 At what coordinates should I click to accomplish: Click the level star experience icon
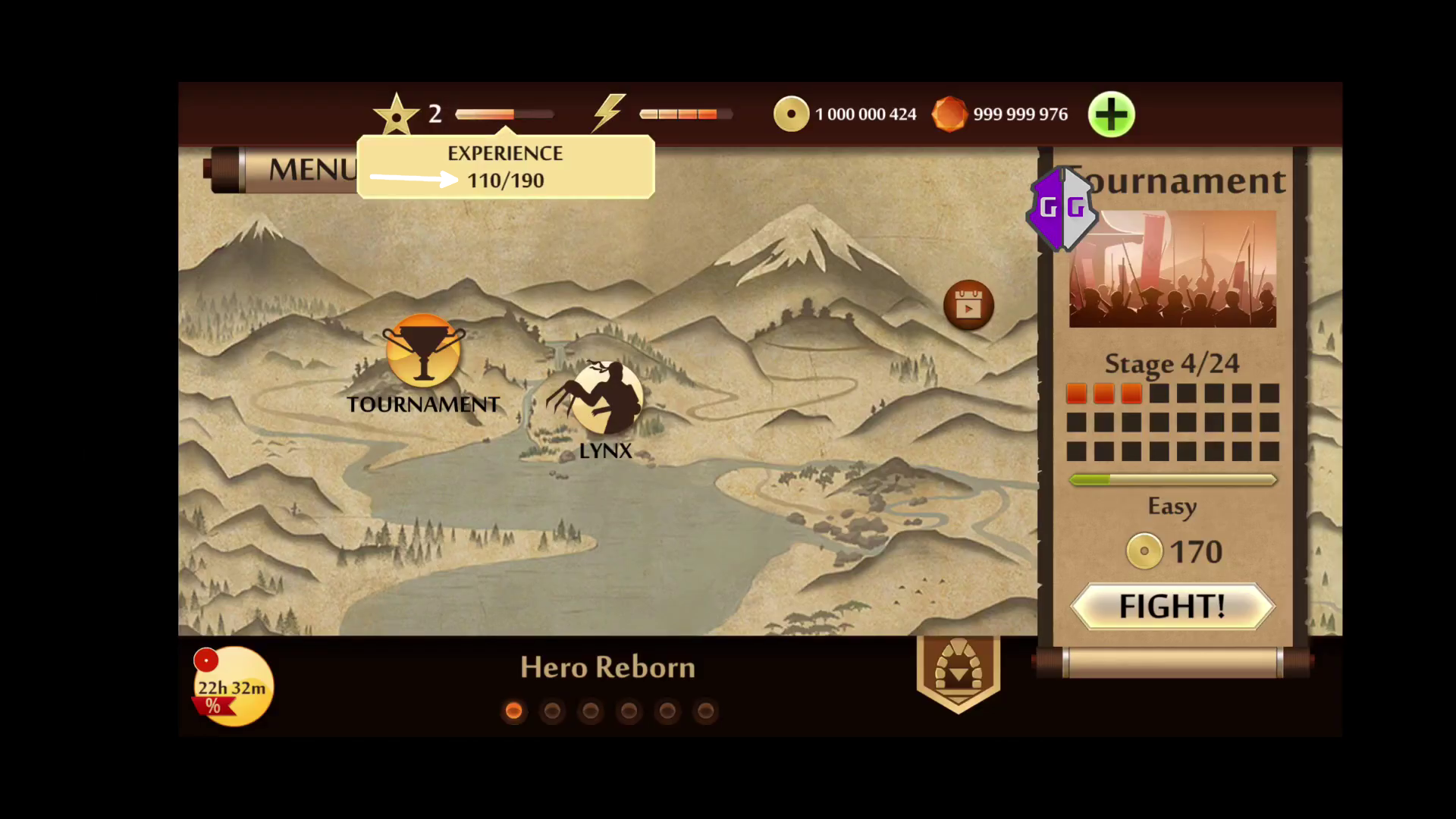pos(396,115)
